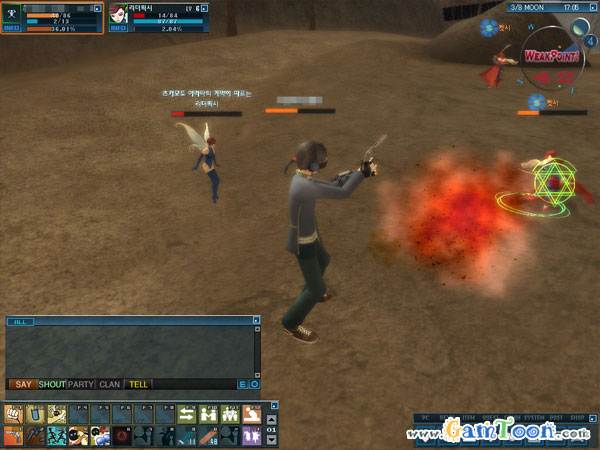600x450 pixels.
Task: Select the PARTY chat channel
Action: [80, 384]
